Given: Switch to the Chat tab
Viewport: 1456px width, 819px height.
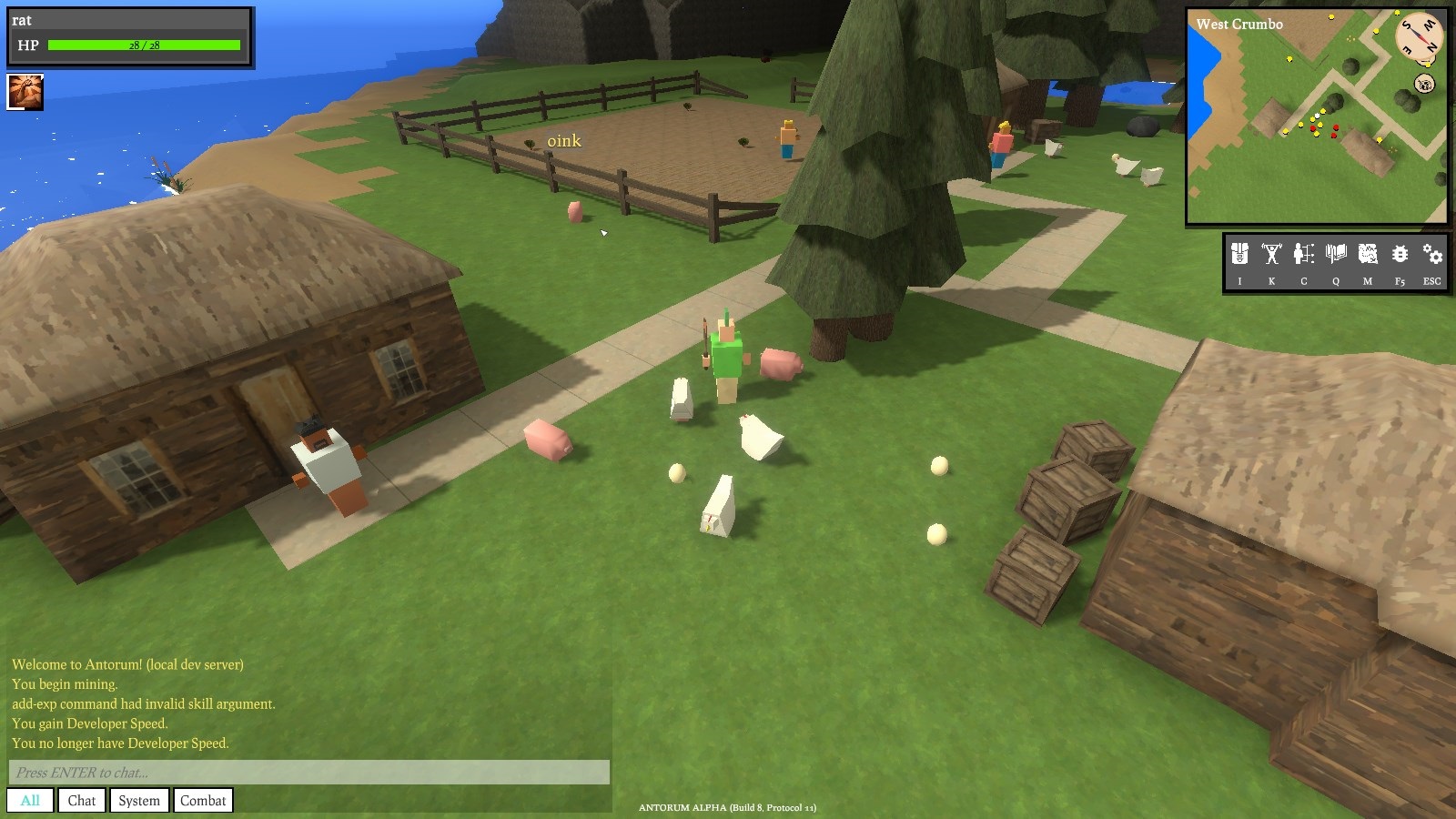Looking at the screenshot, I should click(82, 801).
